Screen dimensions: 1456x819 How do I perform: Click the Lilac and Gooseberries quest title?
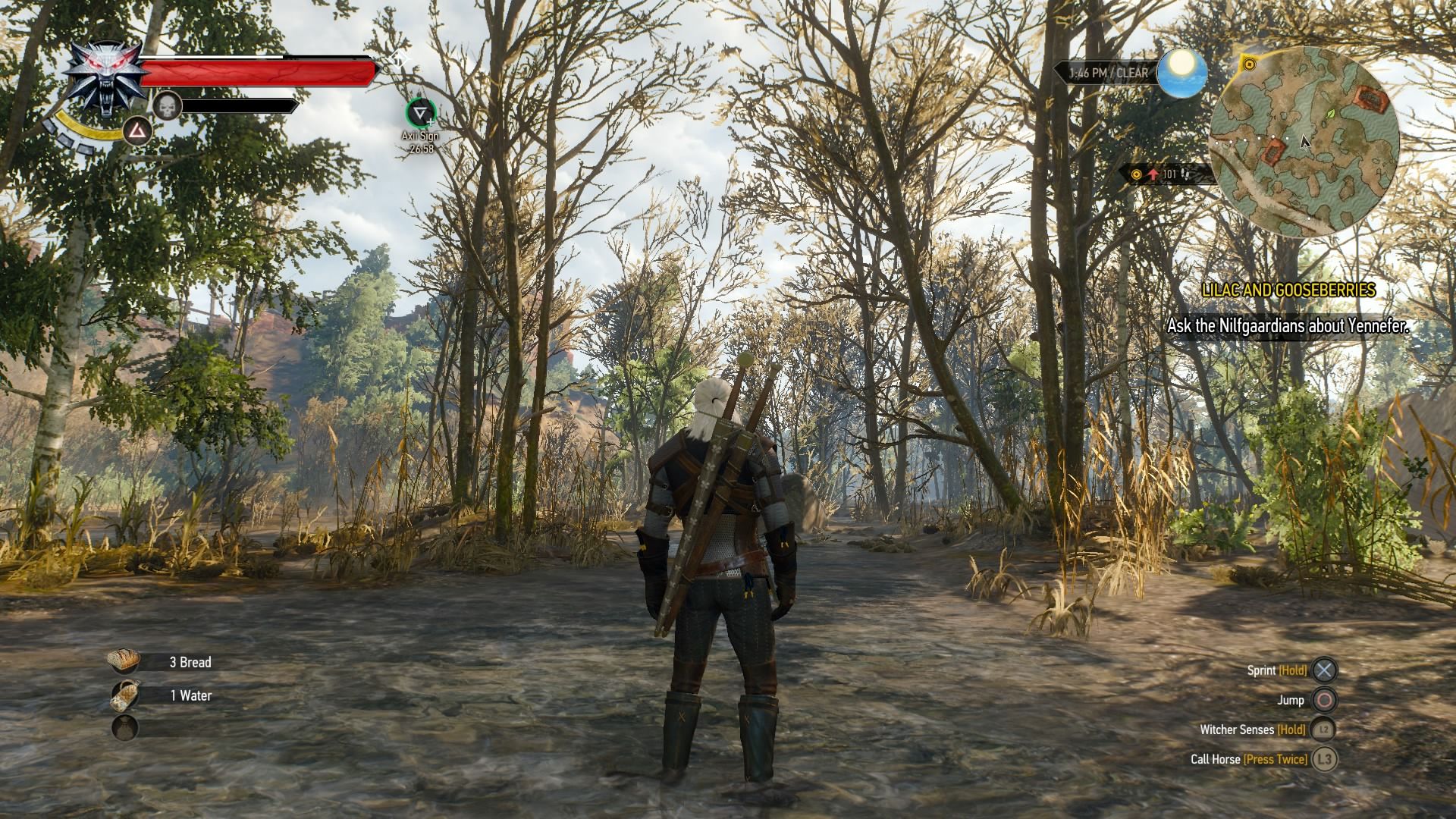coord(1288,290)
